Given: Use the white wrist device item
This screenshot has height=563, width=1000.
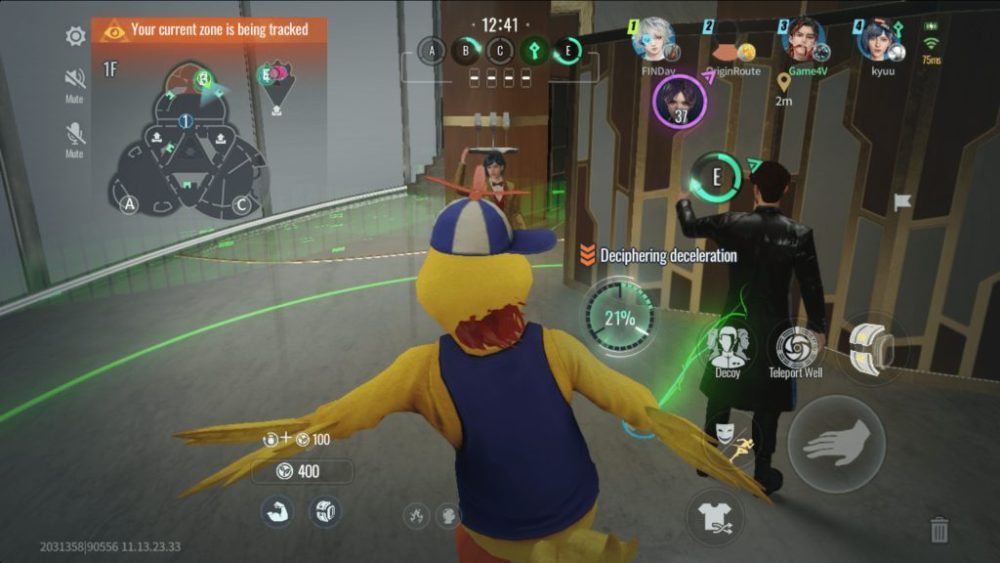Looking at the screenshot, I should (x=868, y=346).
